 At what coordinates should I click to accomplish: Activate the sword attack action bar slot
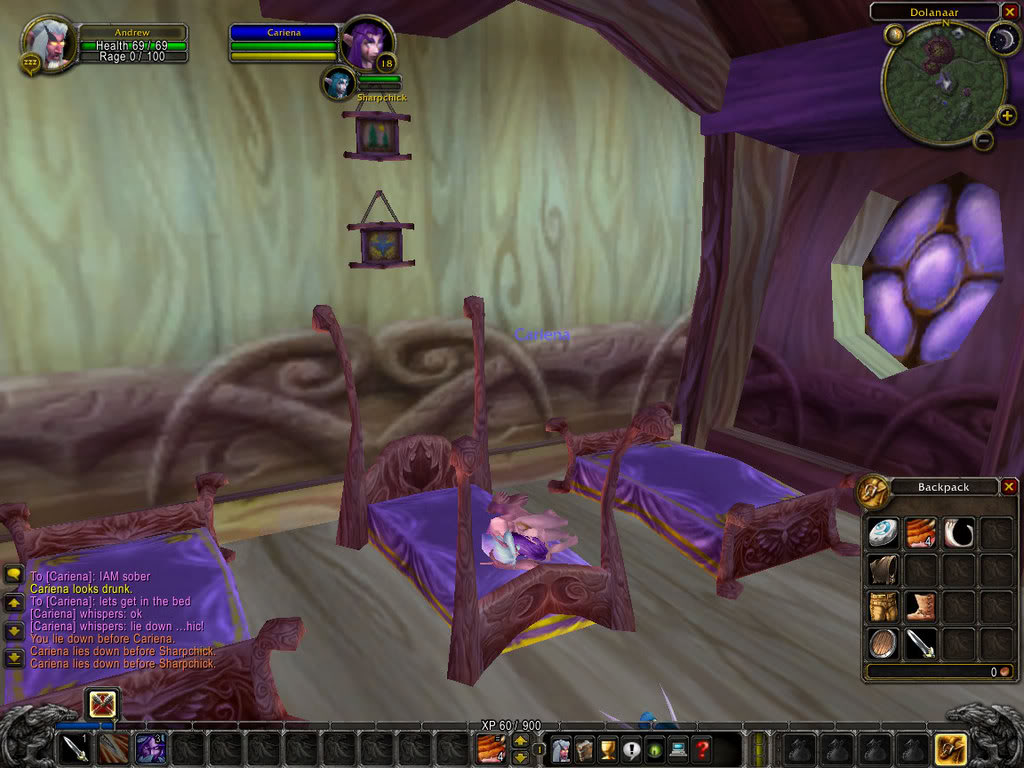(74, 748)
